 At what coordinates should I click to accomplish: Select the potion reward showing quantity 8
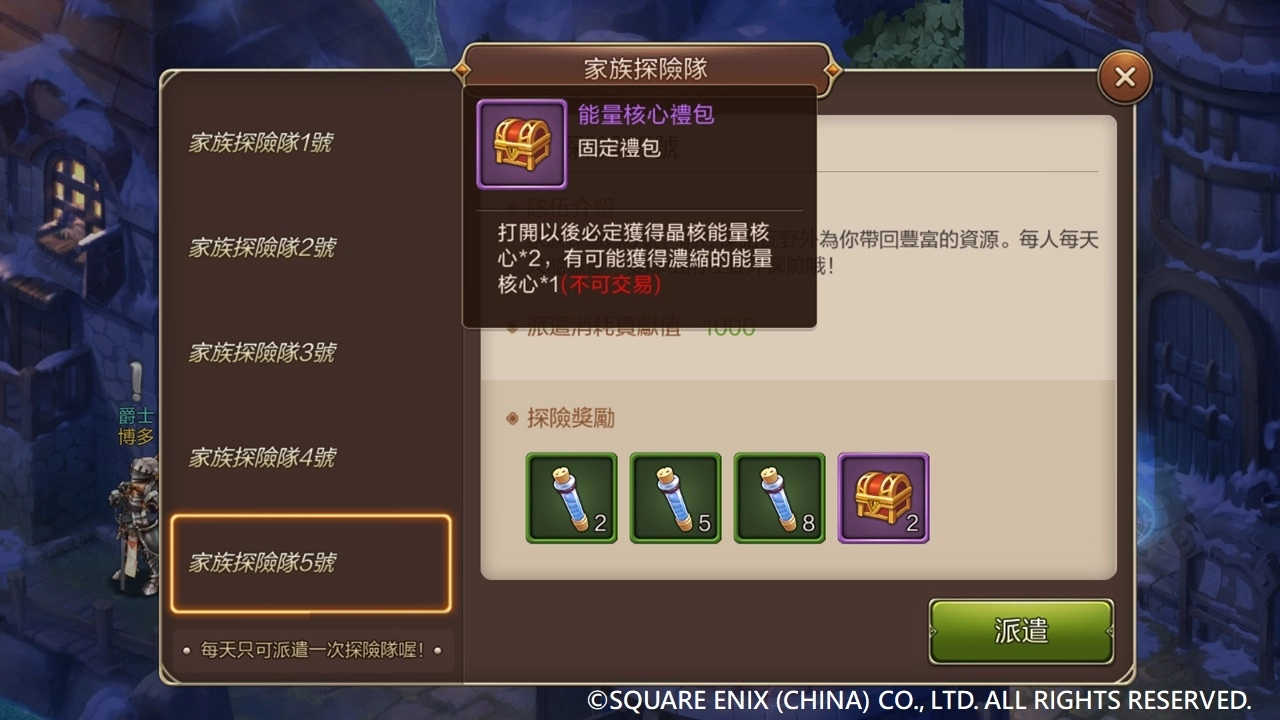point(779,497)
